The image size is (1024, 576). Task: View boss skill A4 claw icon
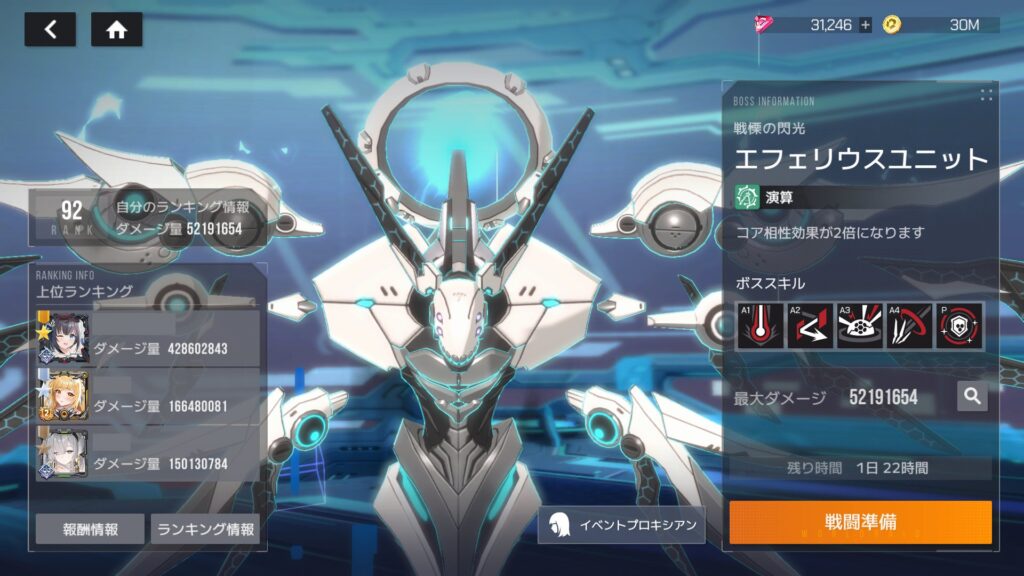point(909,326)
